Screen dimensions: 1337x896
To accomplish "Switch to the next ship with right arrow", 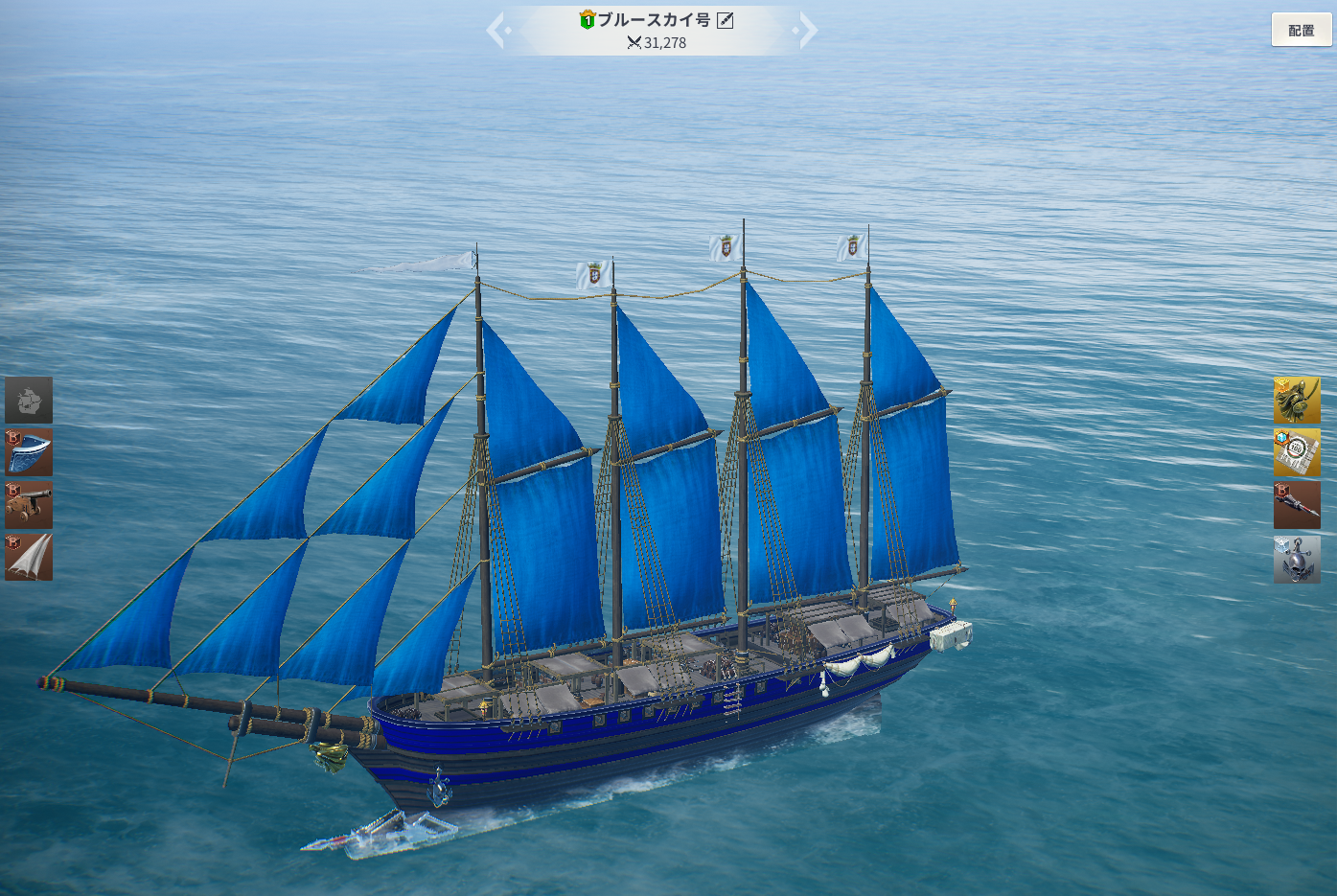I will tap(807, 30).
